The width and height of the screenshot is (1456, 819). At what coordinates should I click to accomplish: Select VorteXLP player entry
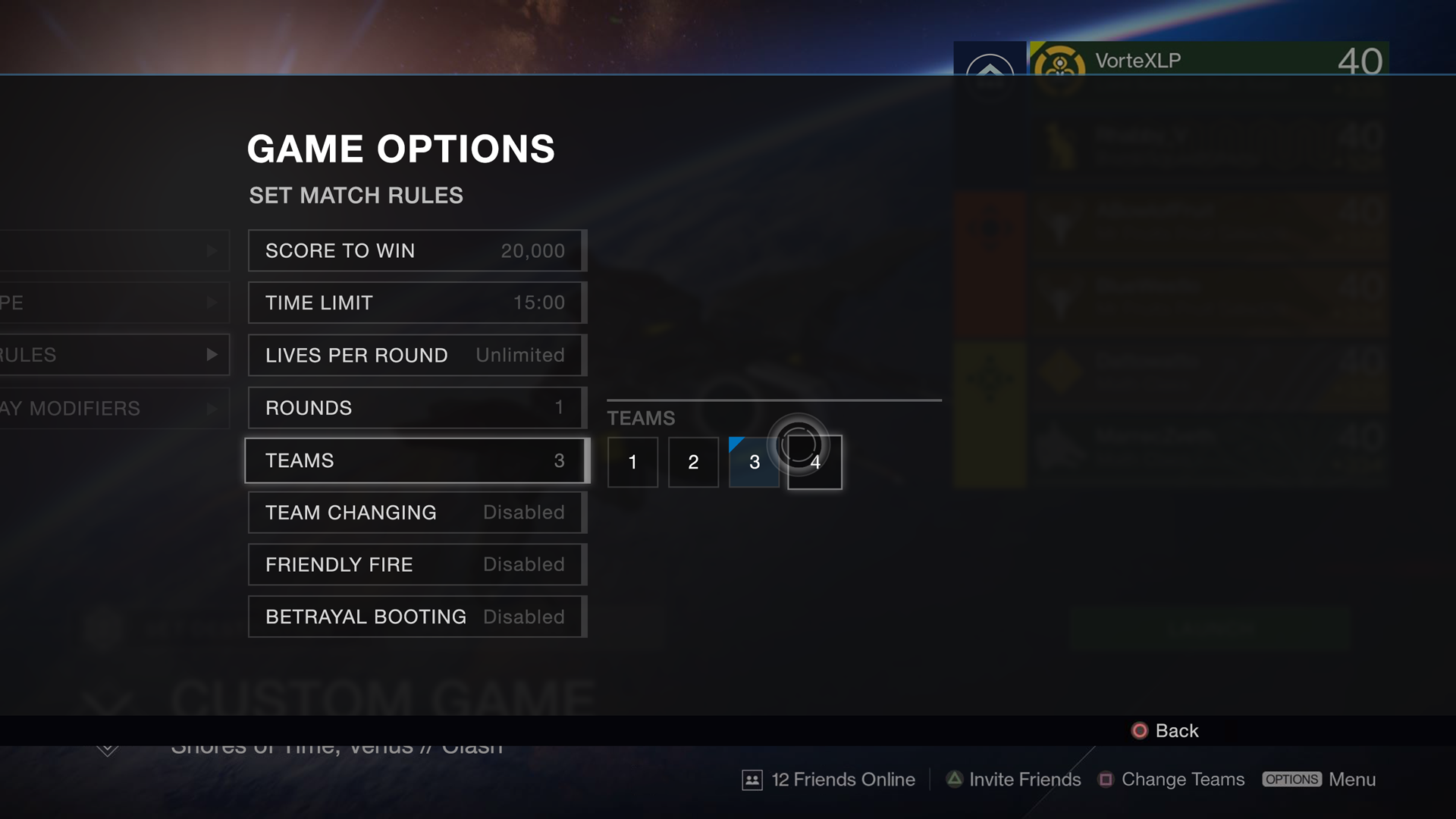[1208, 61]
